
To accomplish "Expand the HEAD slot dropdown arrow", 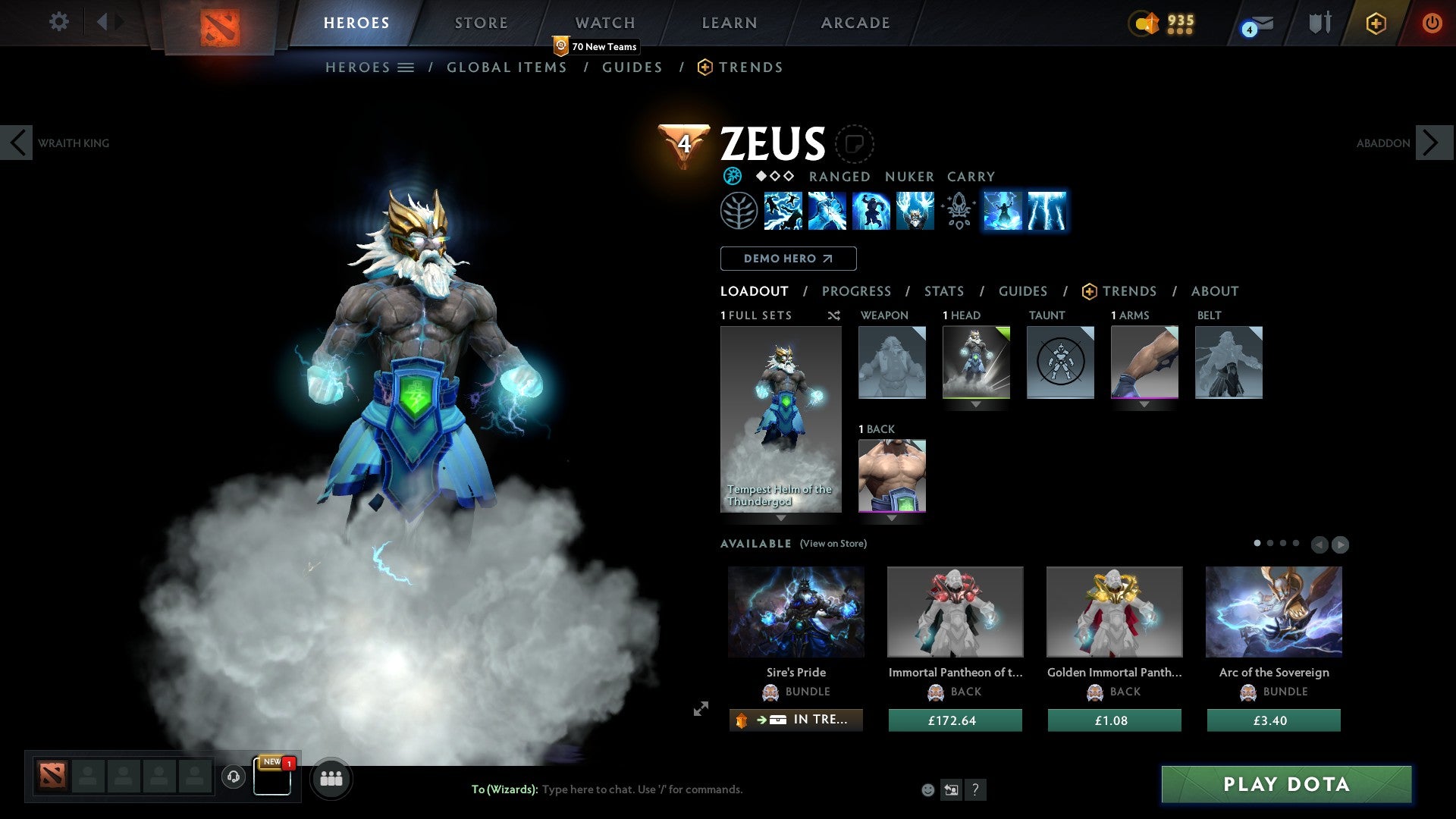I will click(976, 404).
